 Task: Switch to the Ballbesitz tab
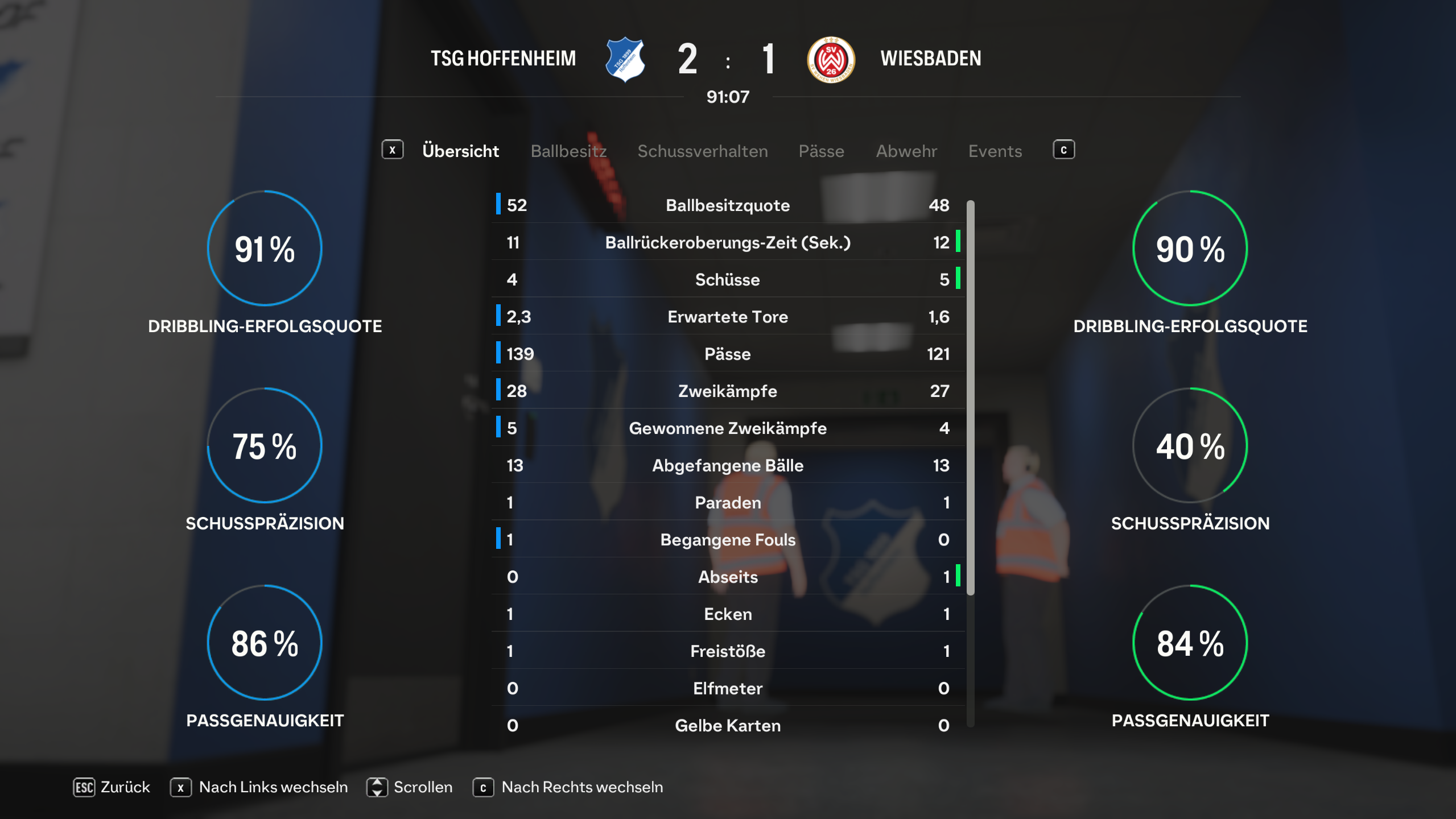(568, 151)
